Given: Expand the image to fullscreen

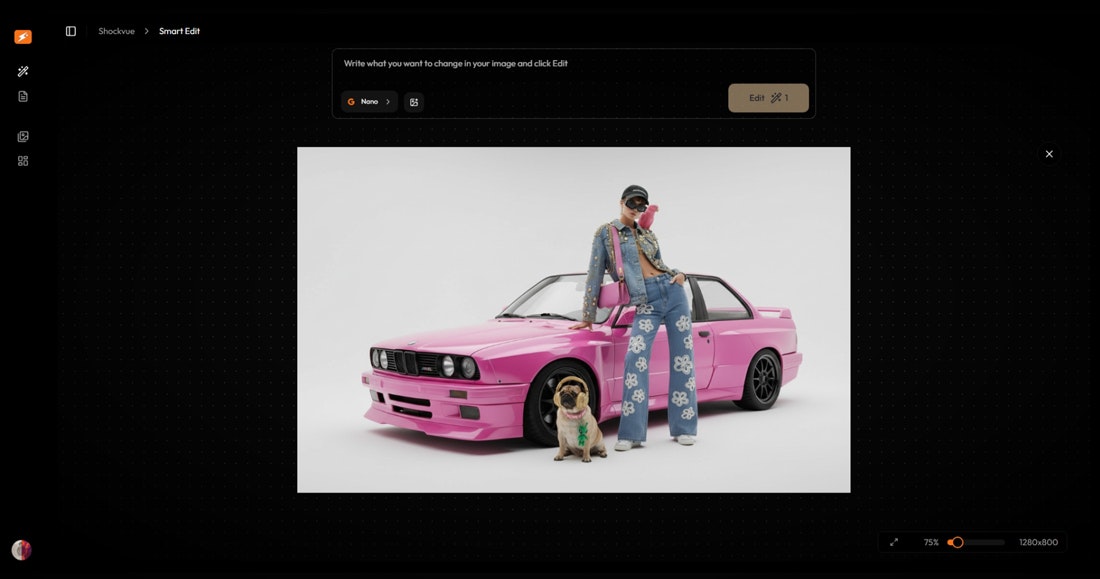Looking at the screenshot, I should (x=894, y=542).
